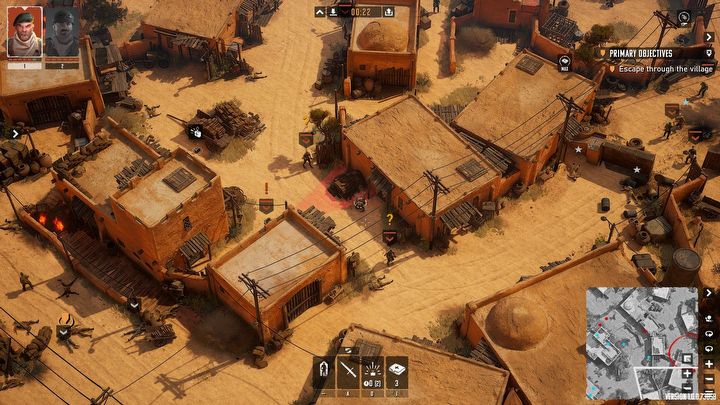Select the red beret soldier portrait
Screen dimensions: 720x405
25,33
